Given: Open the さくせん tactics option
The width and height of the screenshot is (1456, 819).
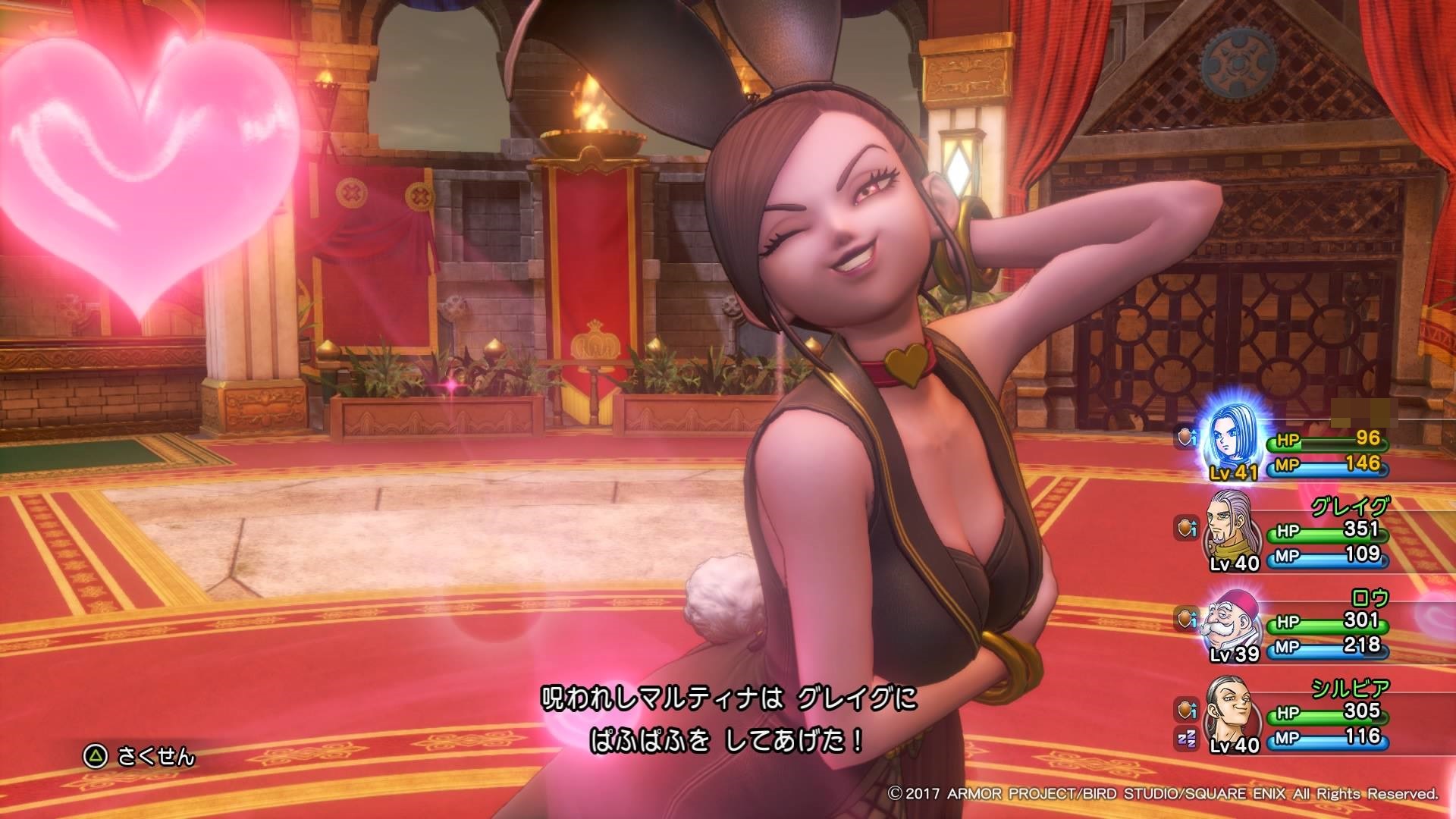Looking at the screenshot, I should 141,756.
